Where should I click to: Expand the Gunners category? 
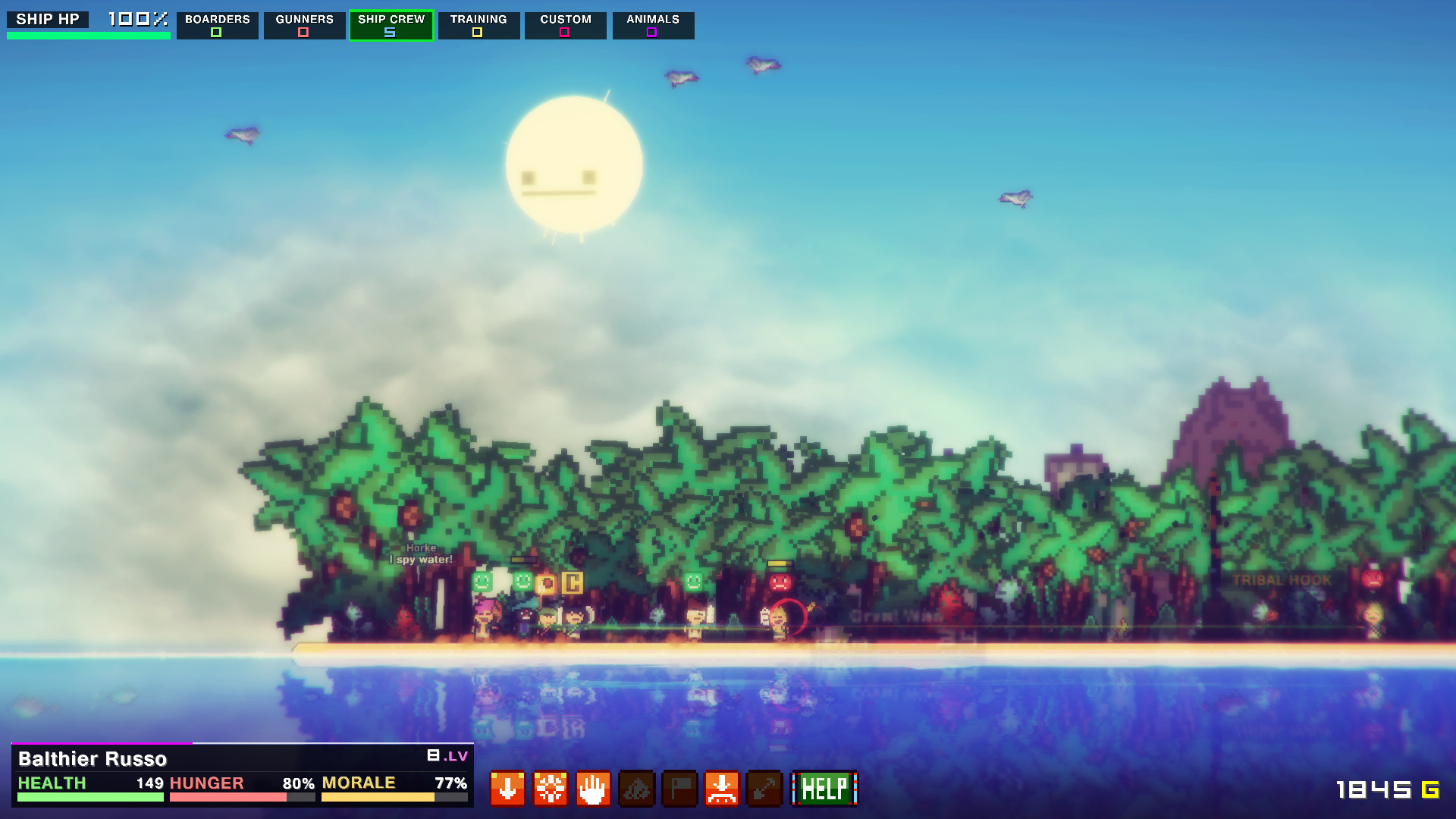[x=304, y=19]
